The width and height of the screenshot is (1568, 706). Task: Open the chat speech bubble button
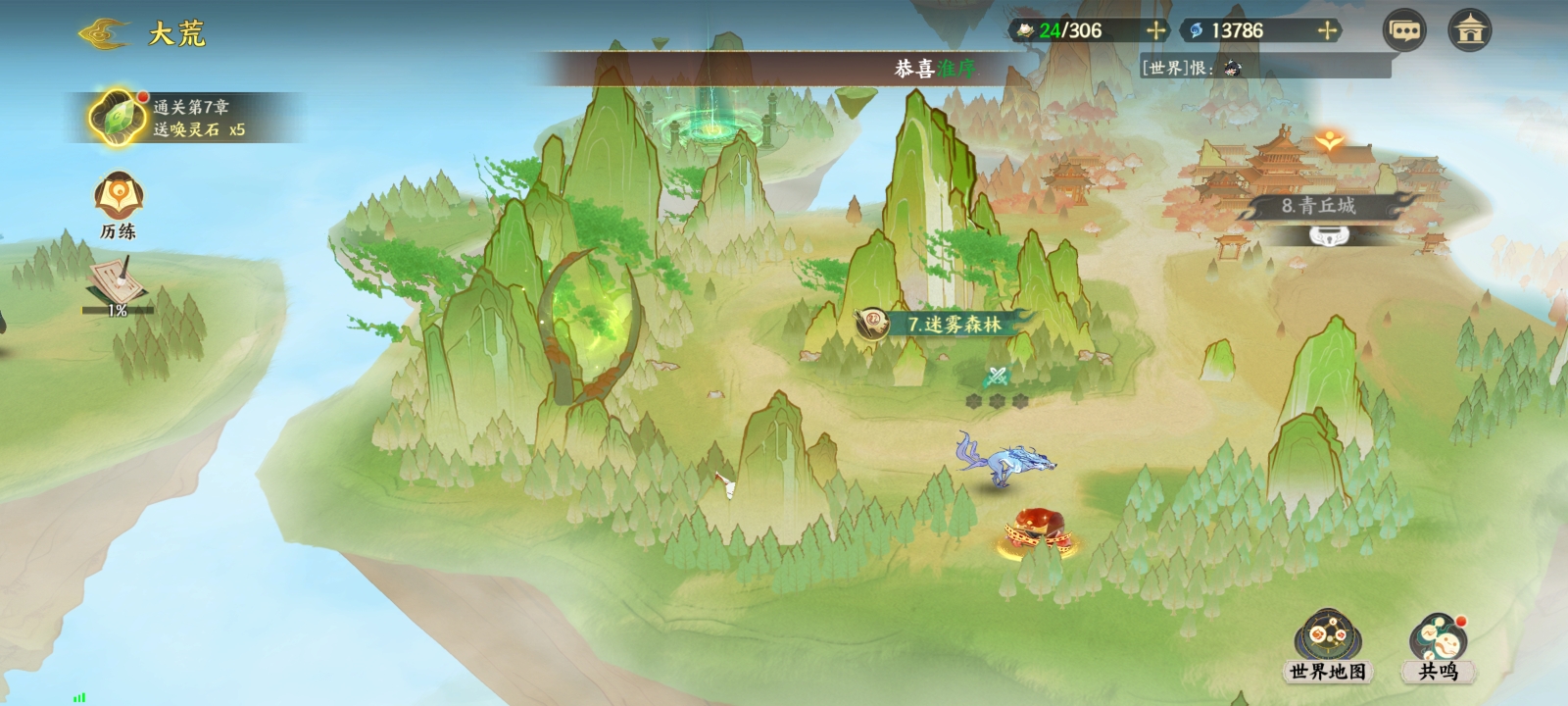coord(1405,30)
